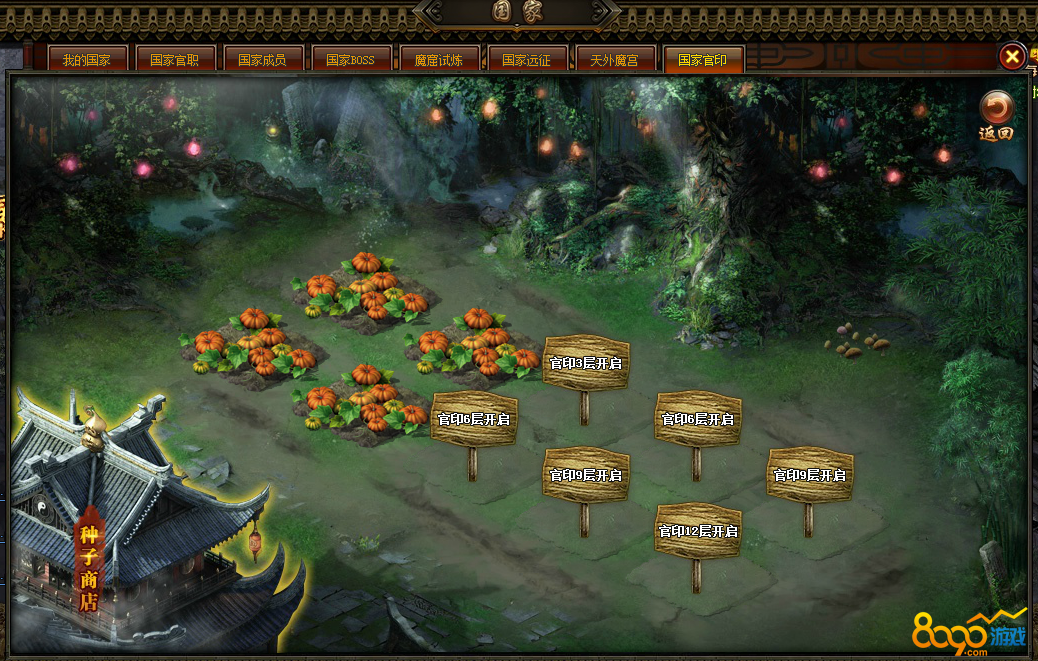Screen dimensions: 1038x661
Task: Click the 官印12层开启 locked plot sign
Action: click(x=698, y=531)
